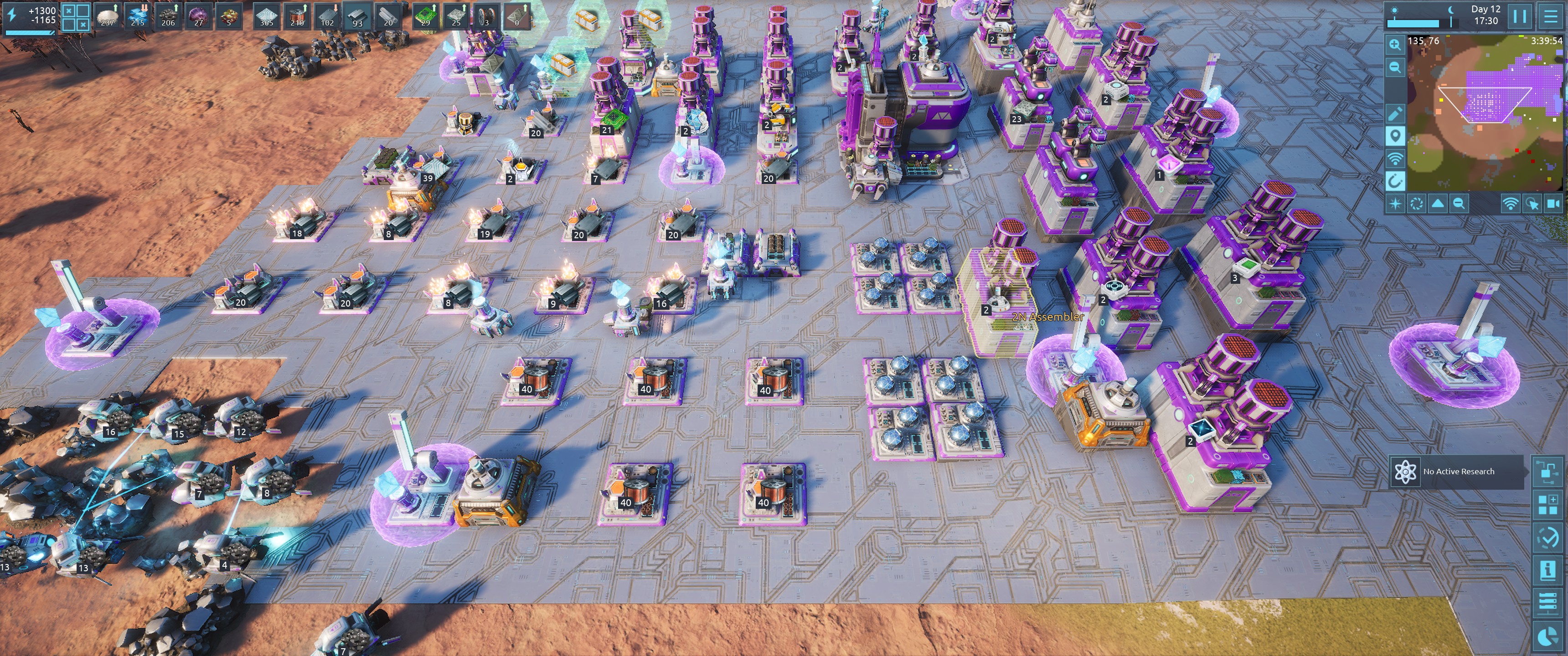
Task: Open the tech tree flowchart button
Action: coord(1547,471)
